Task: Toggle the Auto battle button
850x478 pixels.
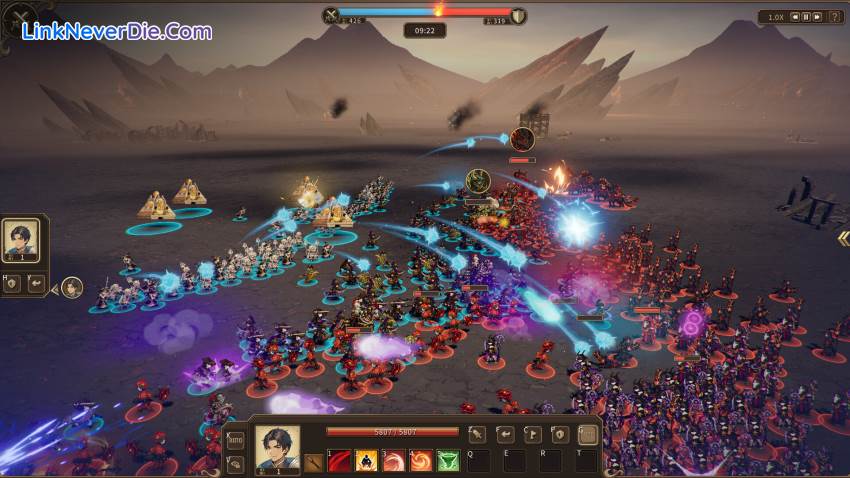Action: point(236,440)
